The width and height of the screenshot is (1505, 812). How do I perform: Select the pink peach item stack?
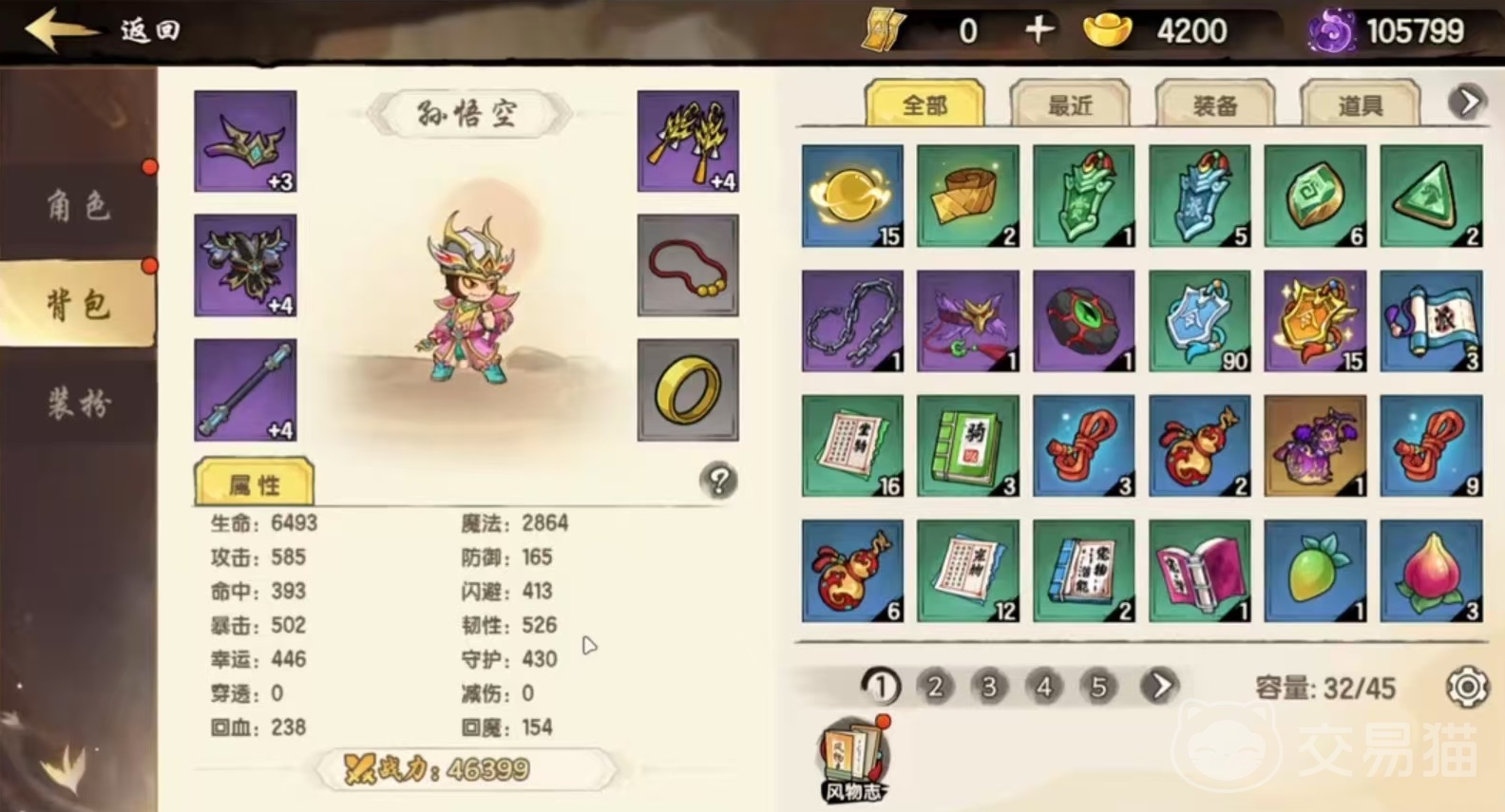[x=1431, y=571]
